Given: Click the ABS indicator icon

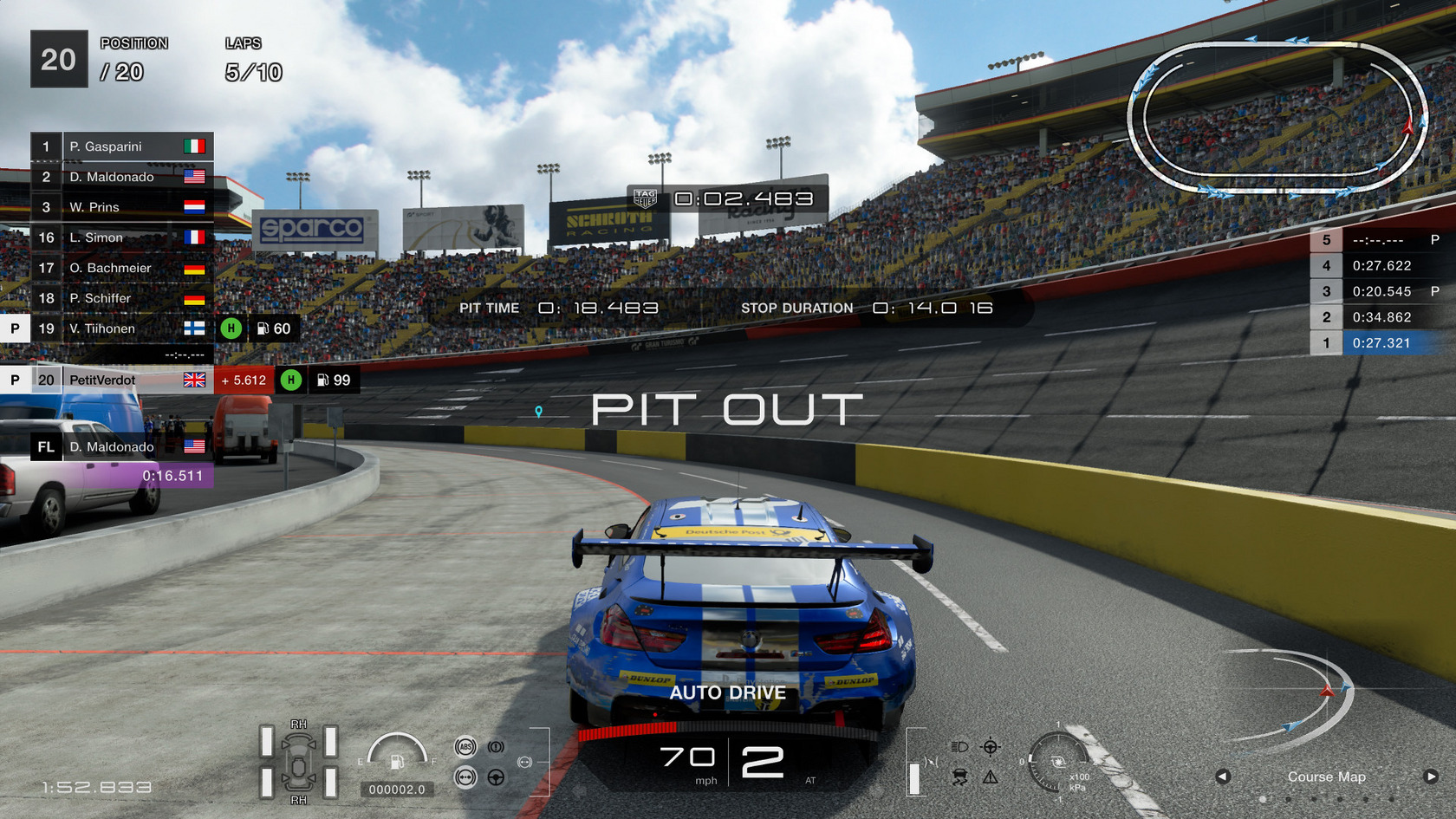Looking at the screenshot, I should (x=465, y=747).
